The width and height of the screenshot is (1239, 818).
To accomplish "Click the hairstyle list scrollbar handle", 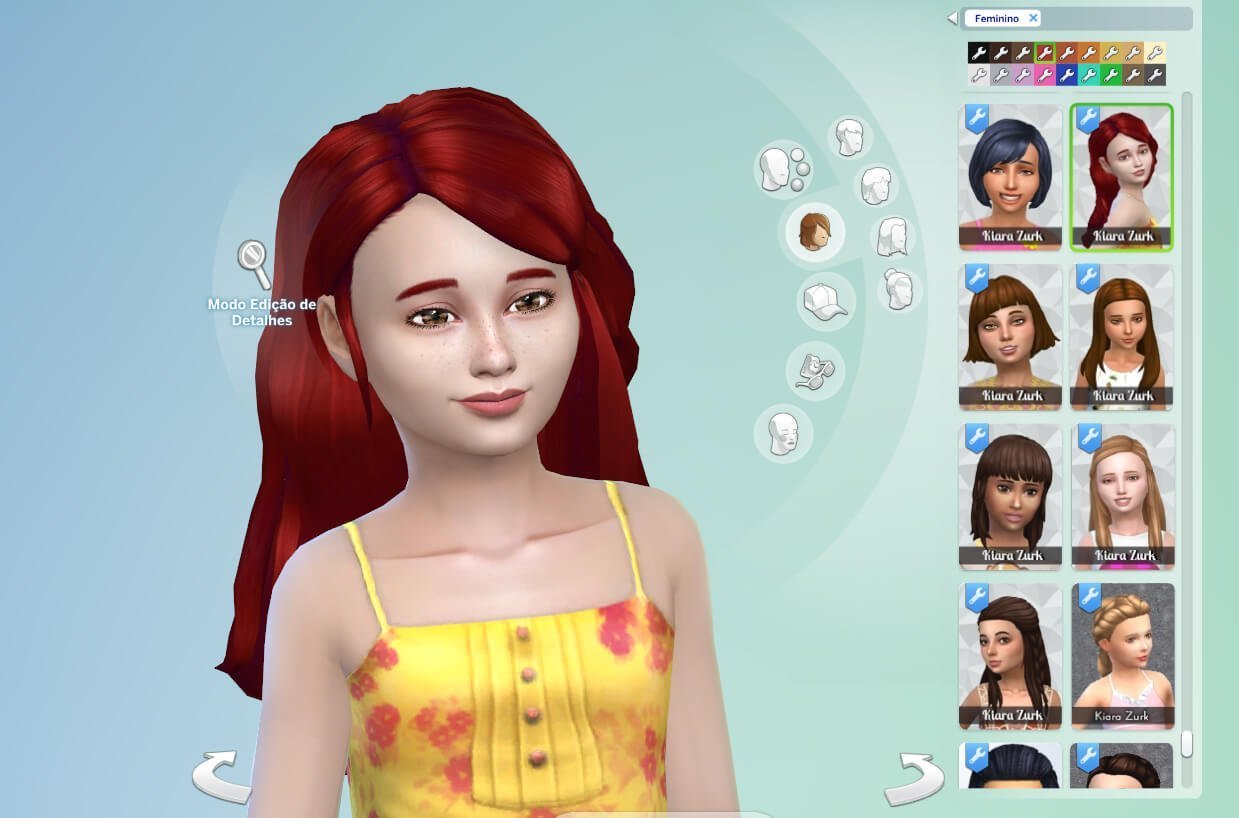I will click(1187, 745).
